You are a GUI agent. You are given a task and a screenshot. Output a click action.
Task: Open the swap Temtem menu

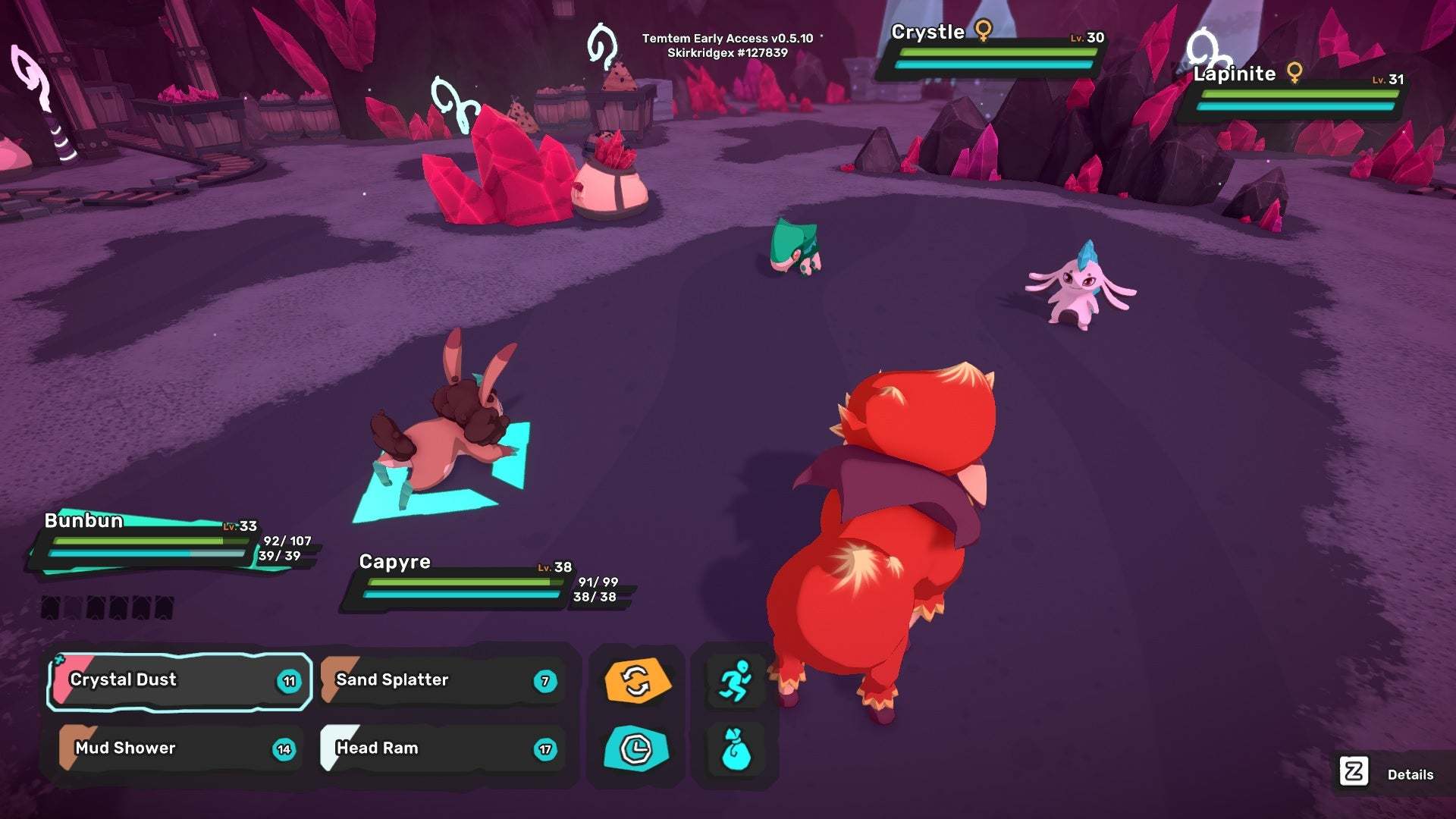(x=637, y=680)
